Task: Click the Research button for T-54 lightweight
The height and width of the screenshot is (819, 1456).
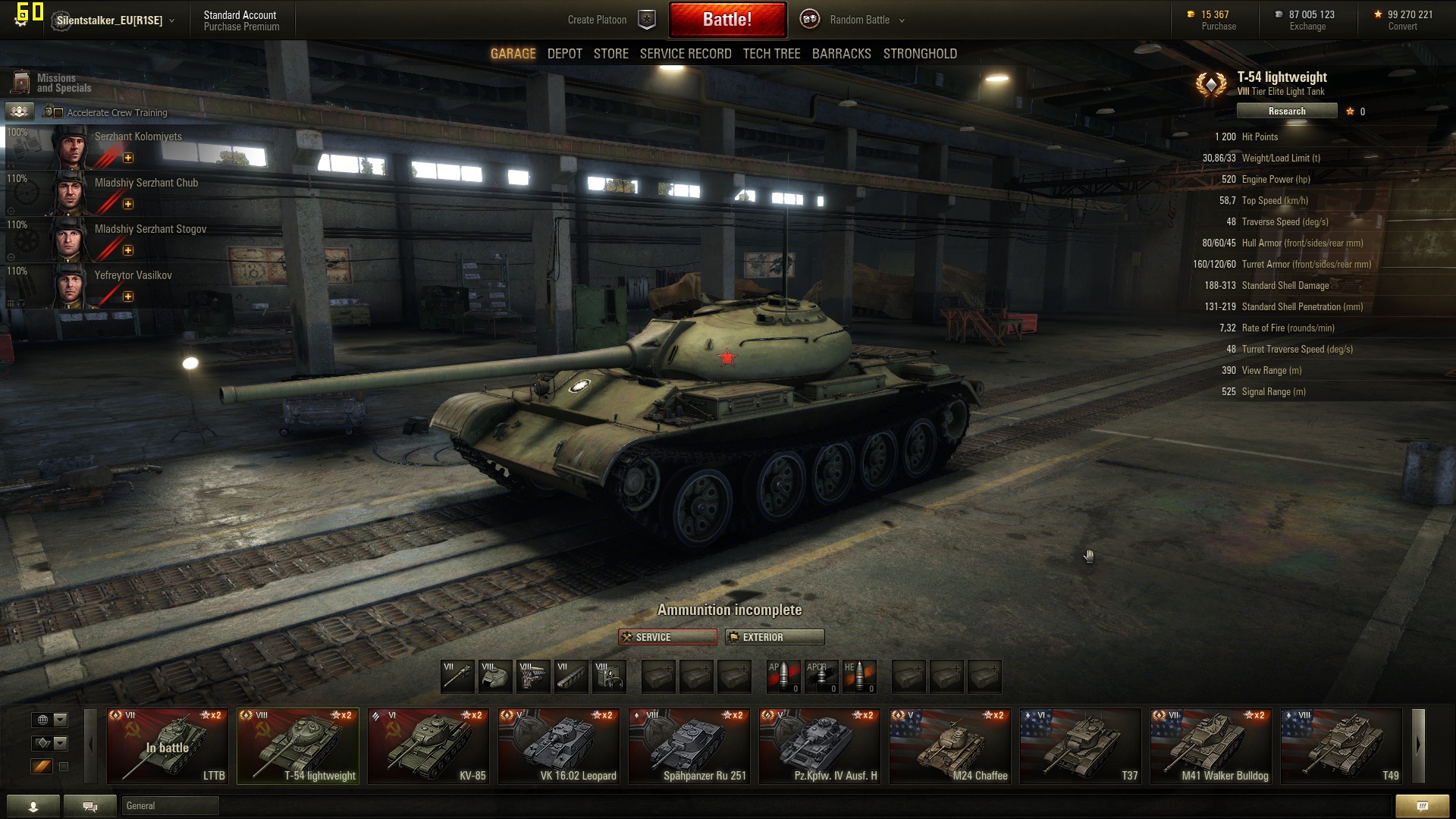Action: [1286, 111]
